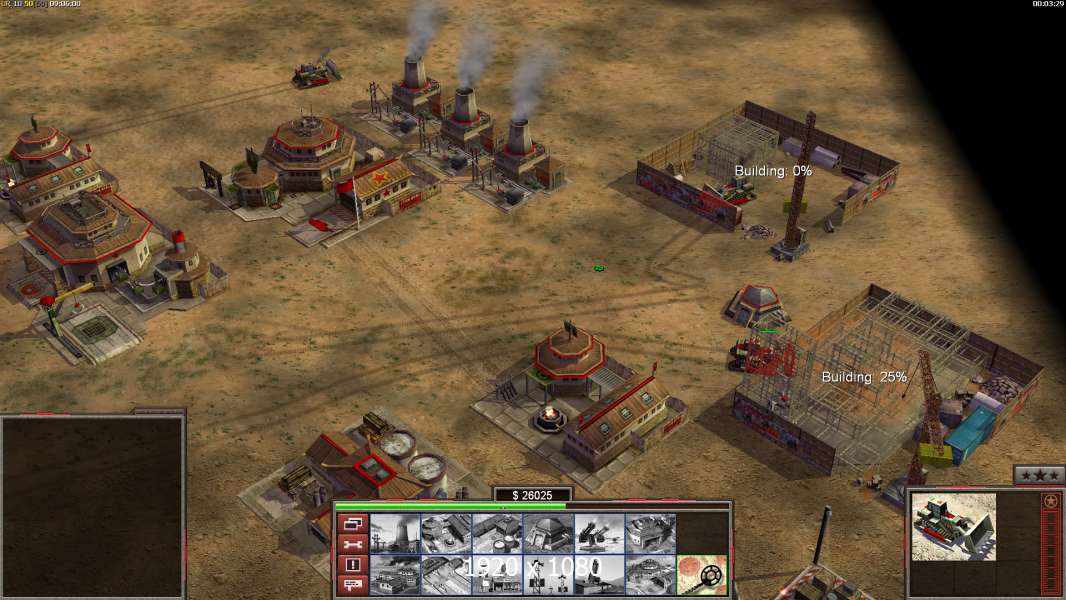Build a Gattling Cannon defense
This screenshot has width=1066, height=600.
coord(600,533)
